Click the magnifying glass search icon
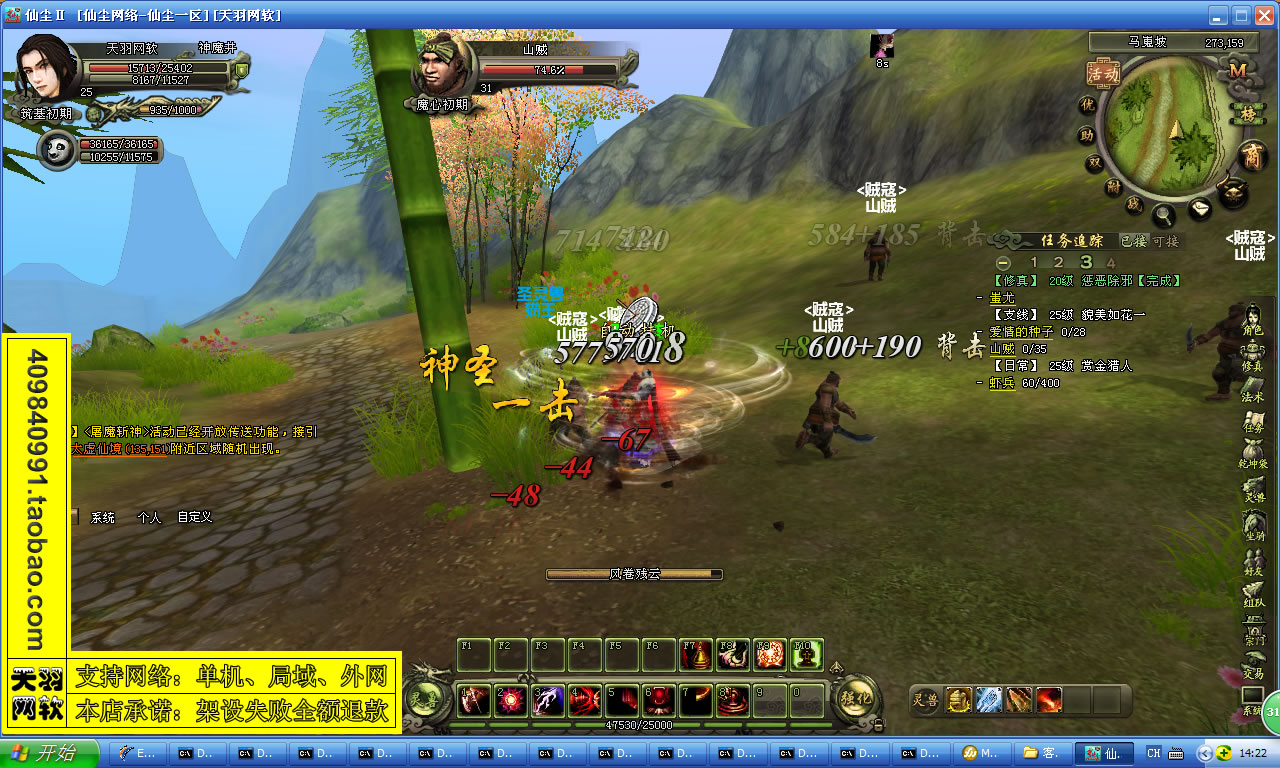This screenshot has width=1280, height=768. point(1163,214)
